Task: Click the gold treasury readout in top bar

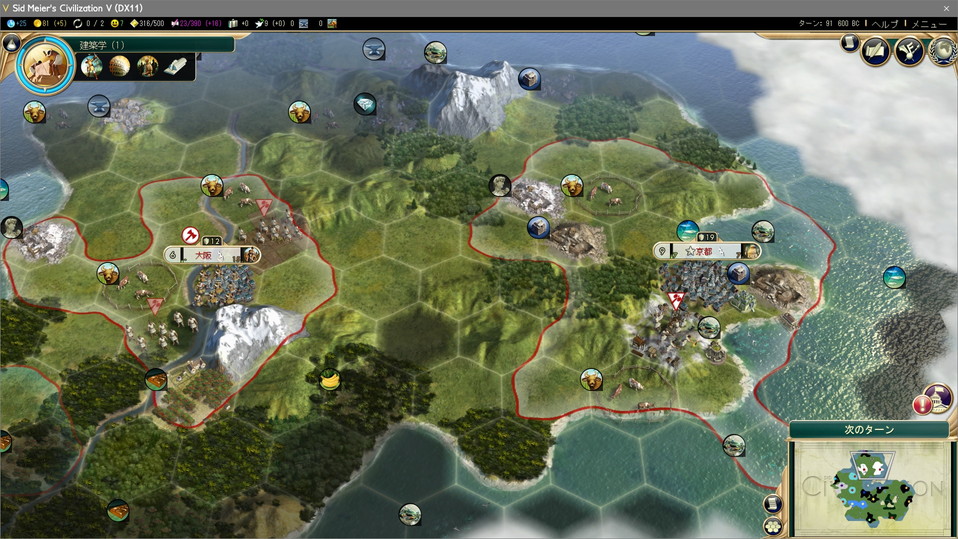Action: pyautogui.click(x=50, y=23)
